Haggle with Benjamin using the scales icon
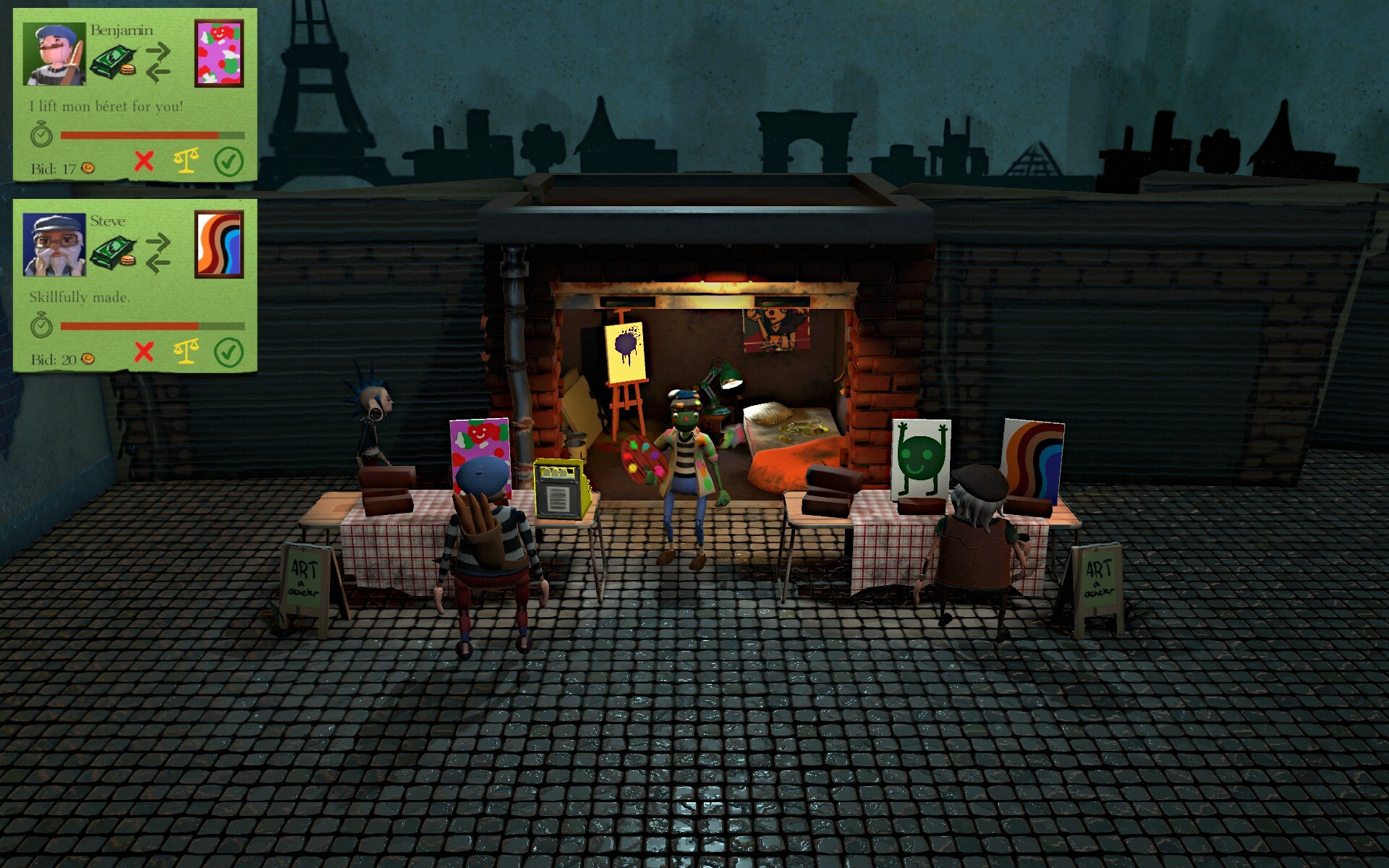The image size is (1389, 868). [x=186, y=161]
